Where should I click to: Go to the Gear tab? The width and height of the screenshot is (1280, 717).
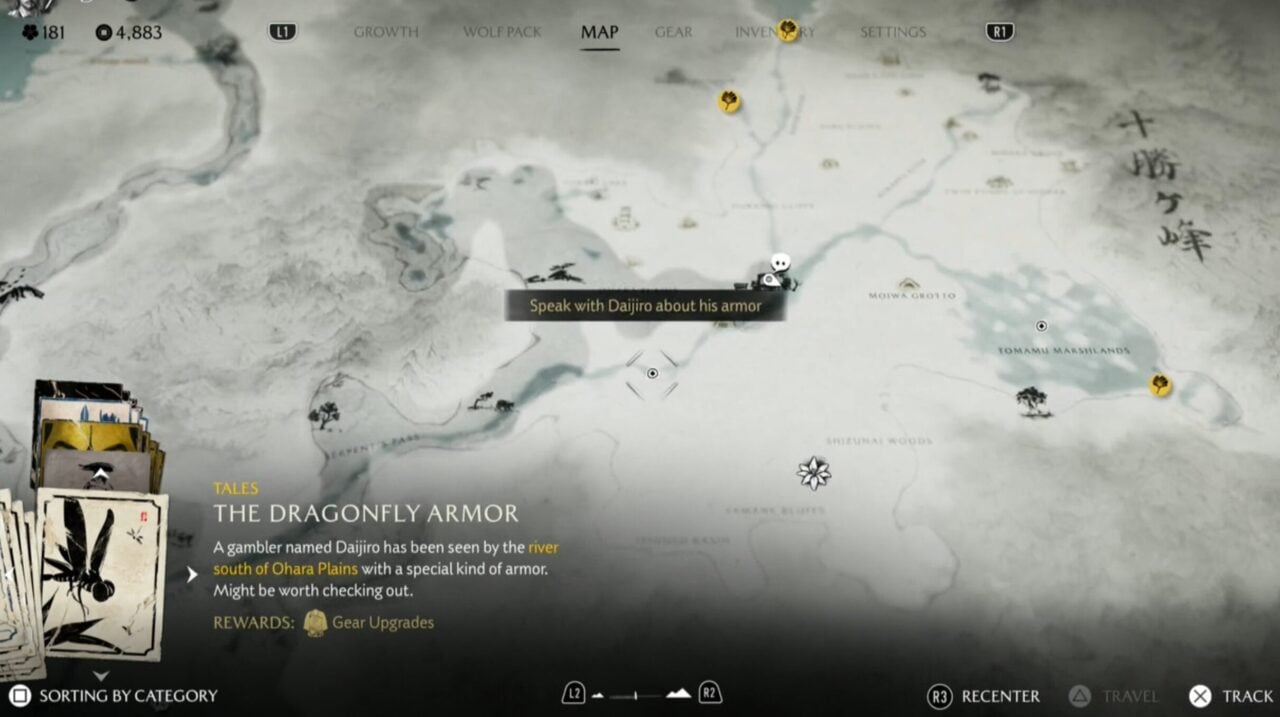(x=673, y=32)
